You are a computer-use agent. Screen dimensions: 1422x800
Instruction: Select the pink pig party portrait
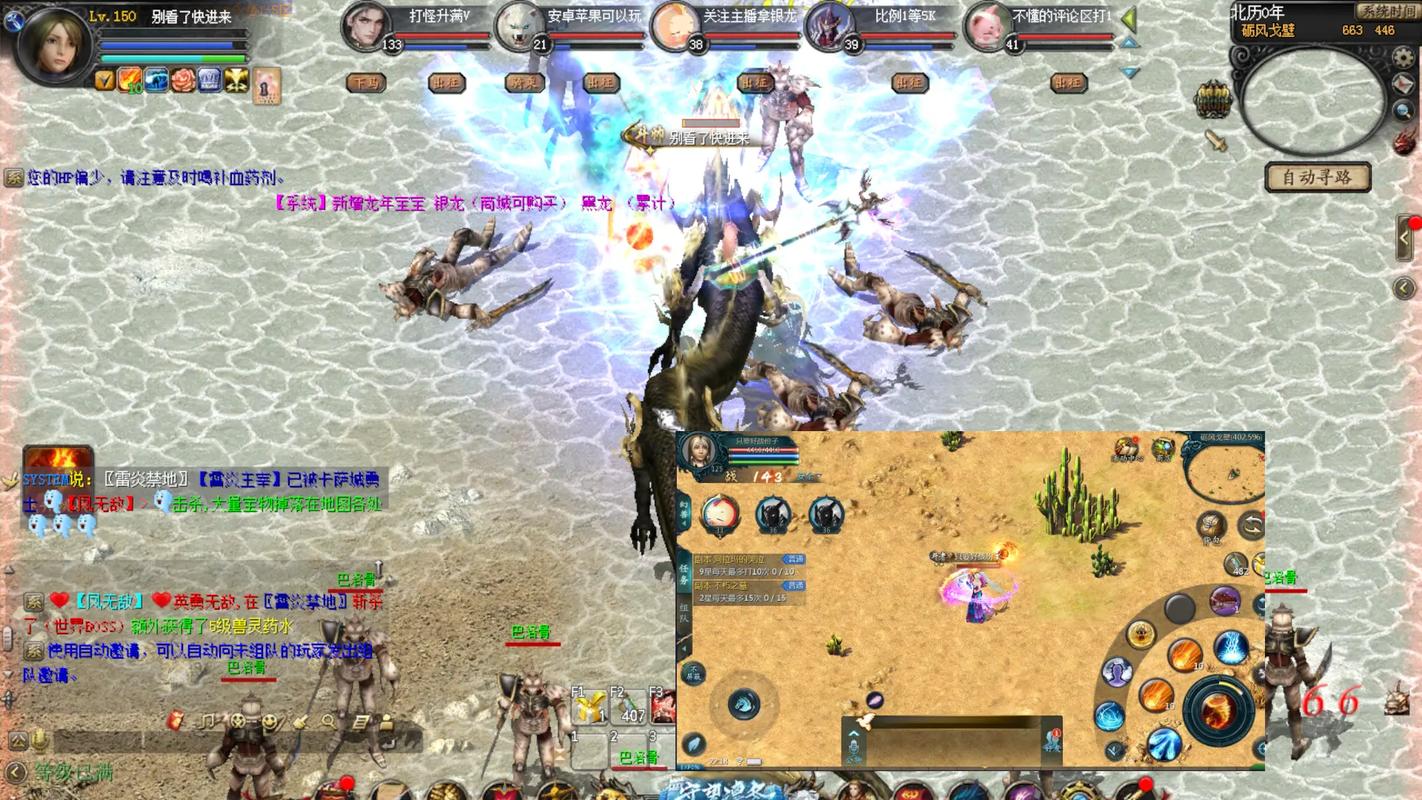click(987, 26)
